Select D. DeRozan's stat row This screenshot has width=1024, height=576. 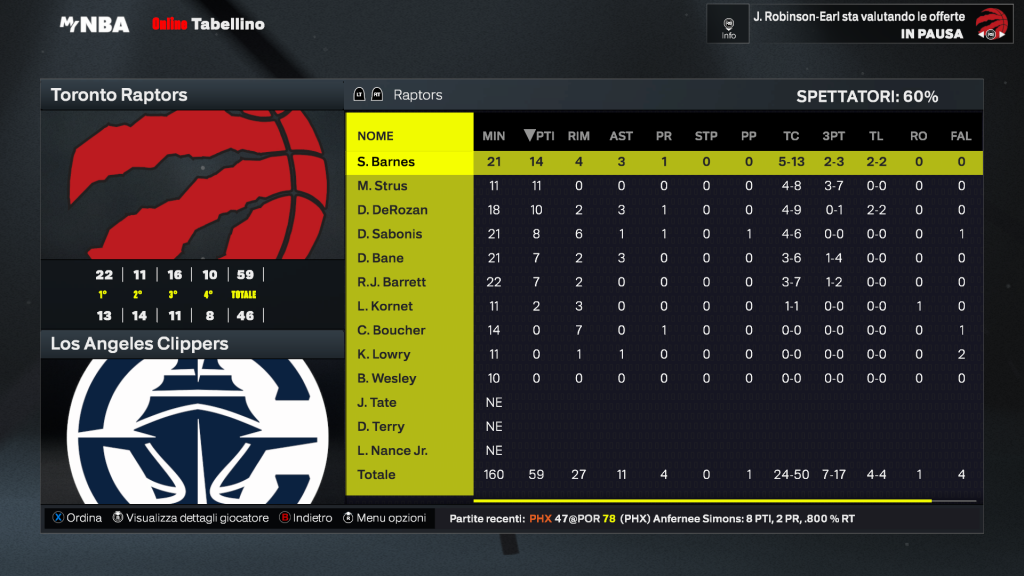[x=392, y=210]
